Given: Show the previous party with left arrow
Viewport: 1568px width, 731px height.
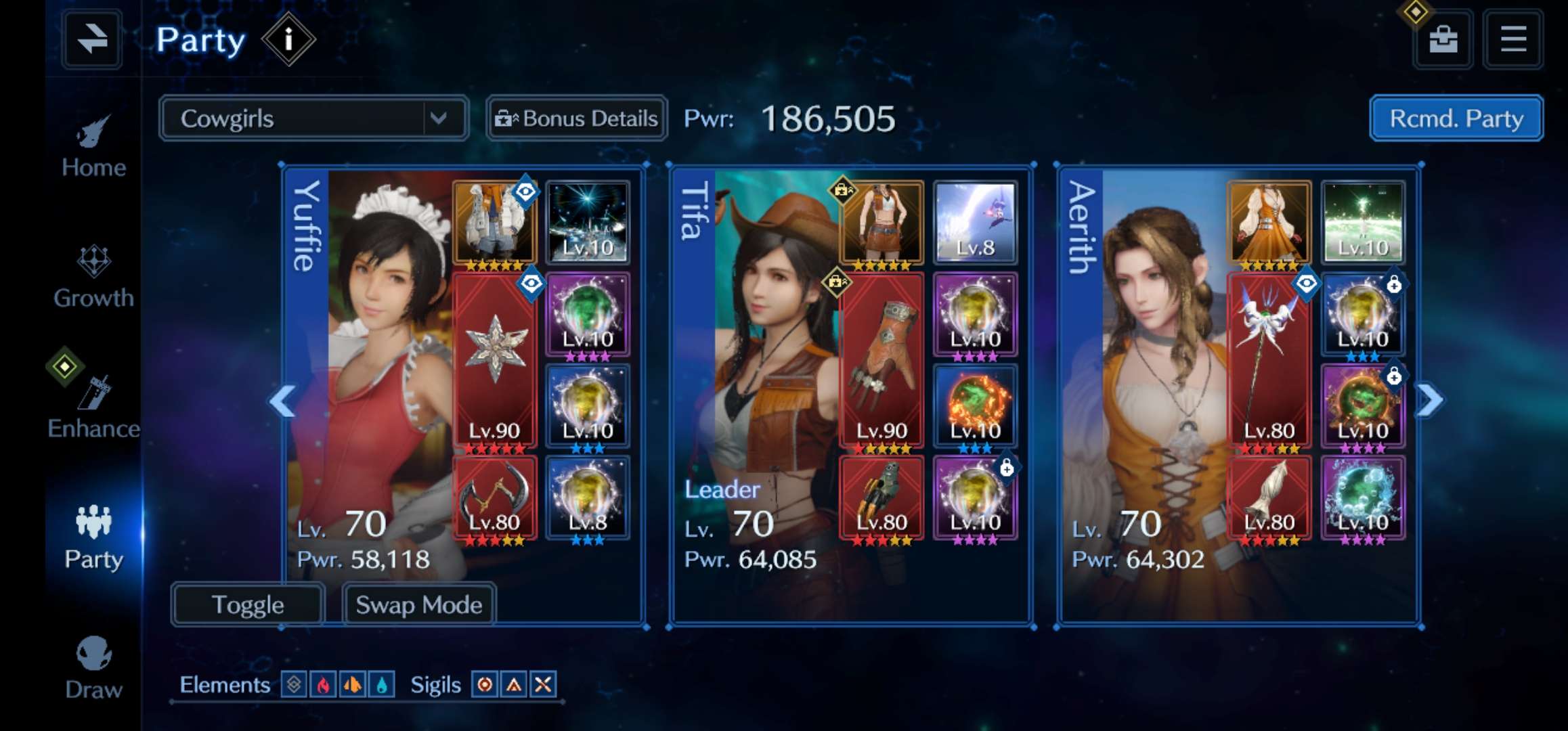Looking at the screenshot, I should 282,401.
